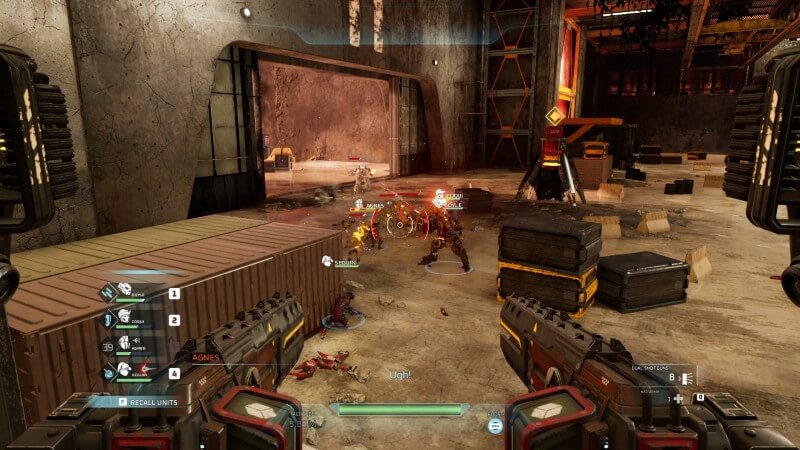Screen dimensions: 800x450
Task: Activate the ability icon beside Coqui's portrait
Action: coord(108,317)
